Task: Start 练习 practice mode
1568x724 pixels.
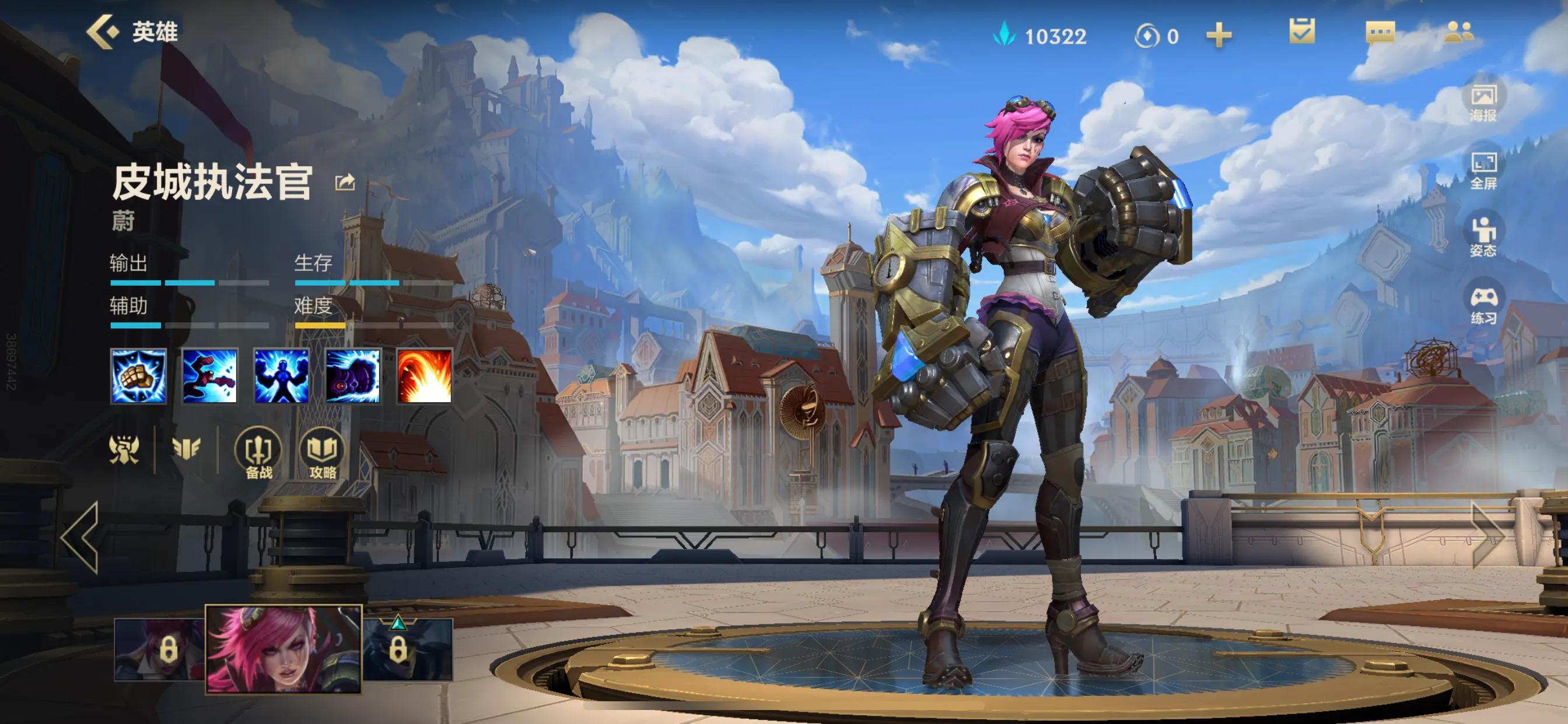Action: coord(1483,305)
